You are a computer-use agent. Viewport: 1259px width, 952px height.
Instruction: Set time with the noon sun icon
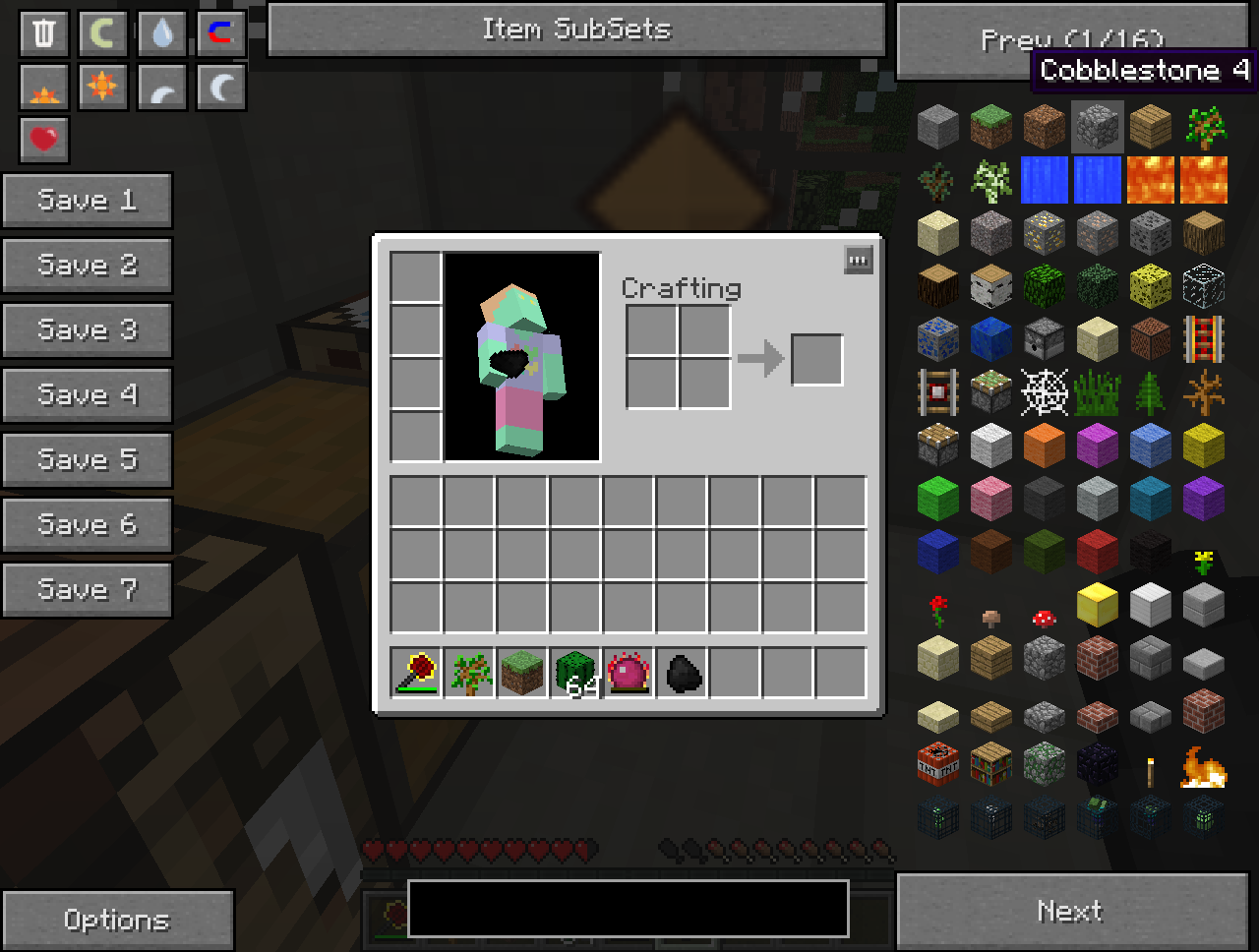tap(103, 87)
